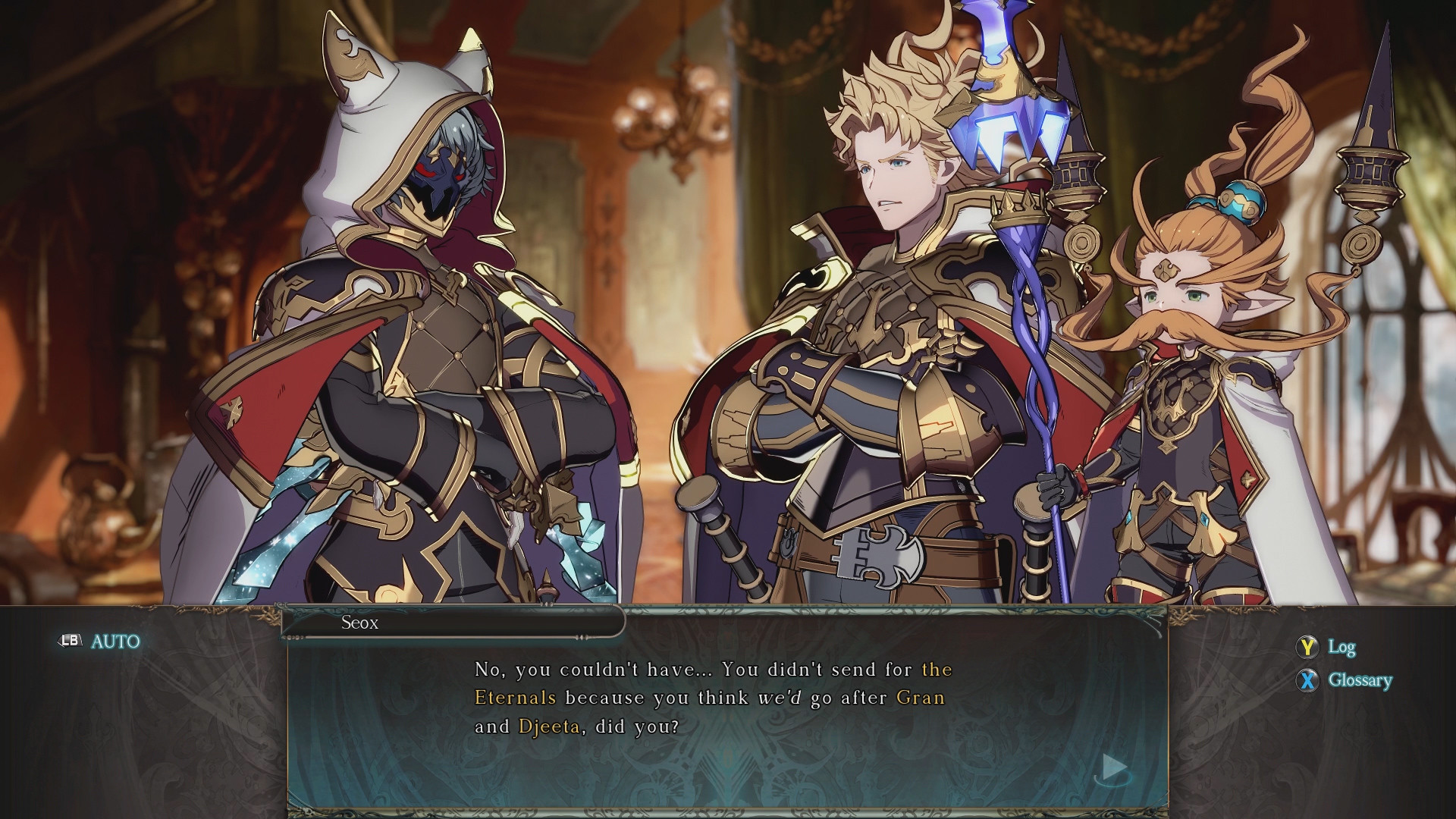Toggle AUTO dialogue advance
Screen dimensions: 1456x819
101,642
